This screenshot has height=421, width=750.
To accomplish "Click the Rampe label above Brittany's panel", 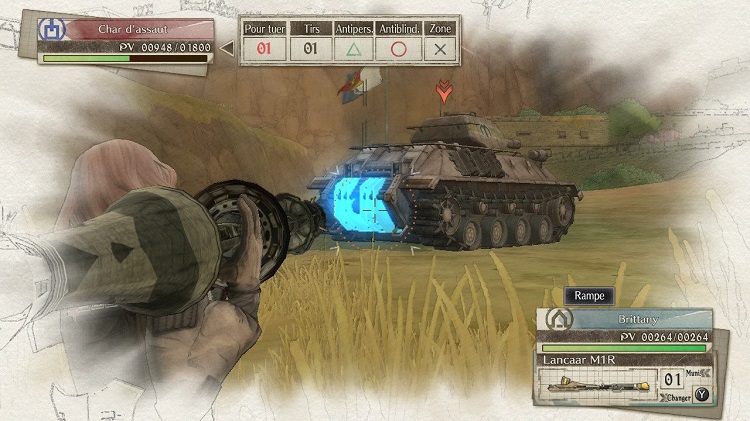I will pos(588,296).
